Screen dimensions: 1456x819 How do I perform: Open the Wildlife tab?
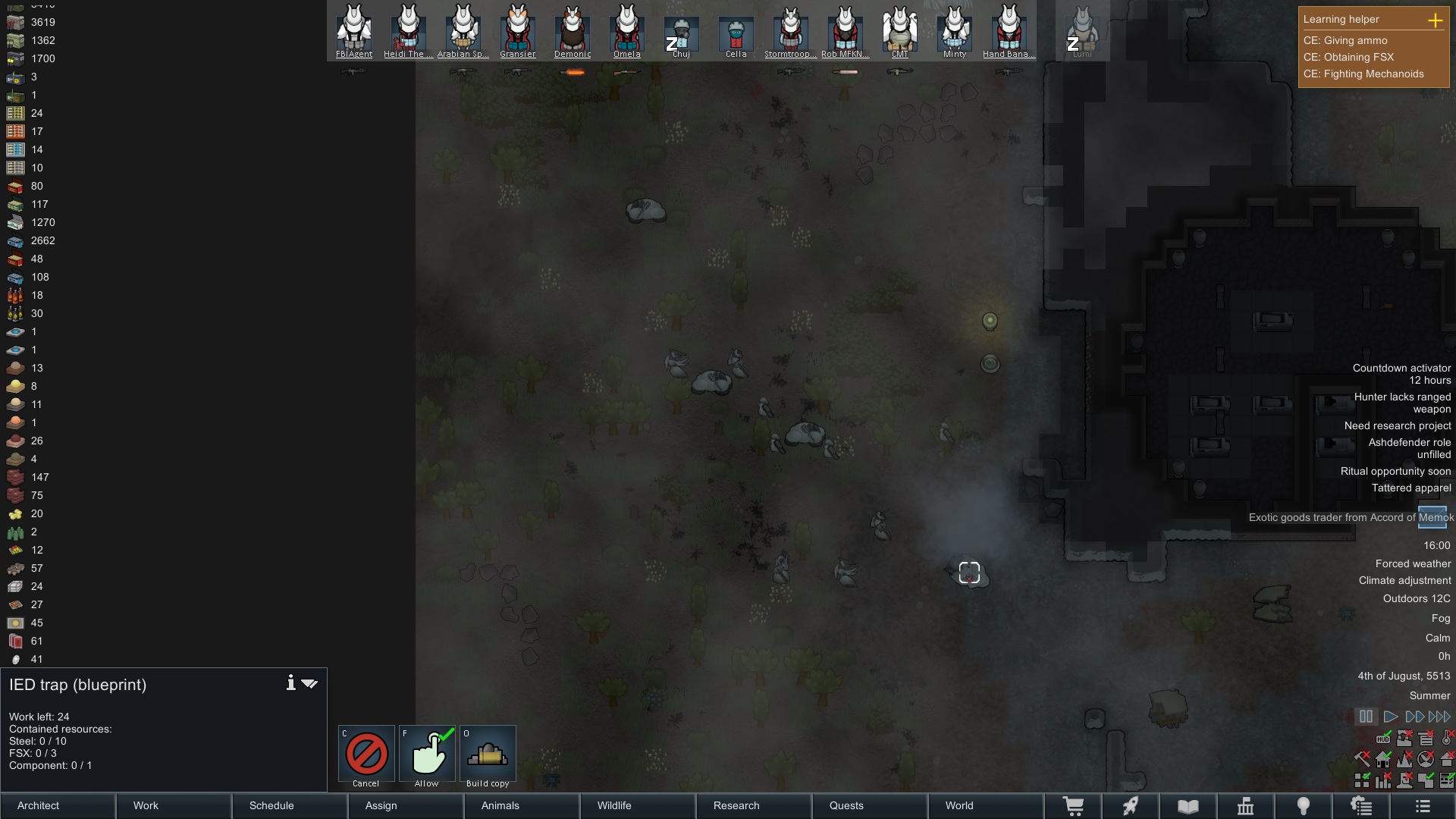click(639, 805)
